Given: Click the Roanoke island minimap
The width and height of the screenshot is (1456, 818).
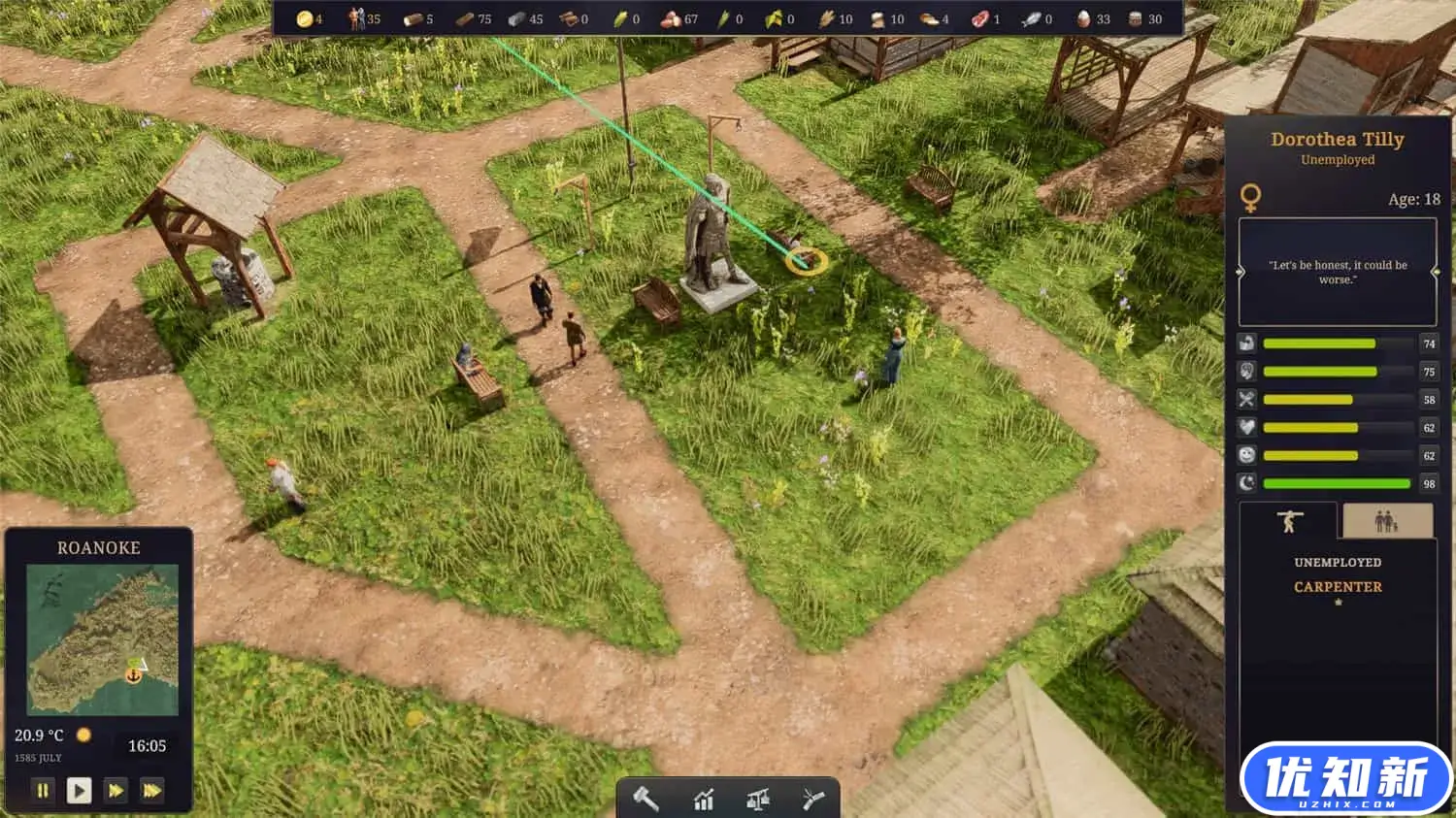Looking at the screenshot, I should click(x=102, y=639).
